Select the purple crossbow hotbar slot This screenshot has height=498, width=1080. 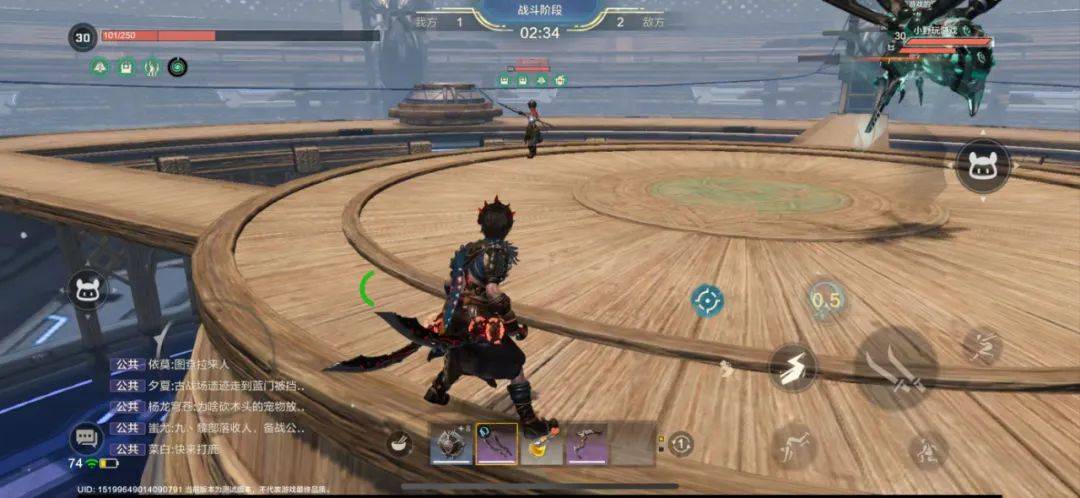[587, 443]
